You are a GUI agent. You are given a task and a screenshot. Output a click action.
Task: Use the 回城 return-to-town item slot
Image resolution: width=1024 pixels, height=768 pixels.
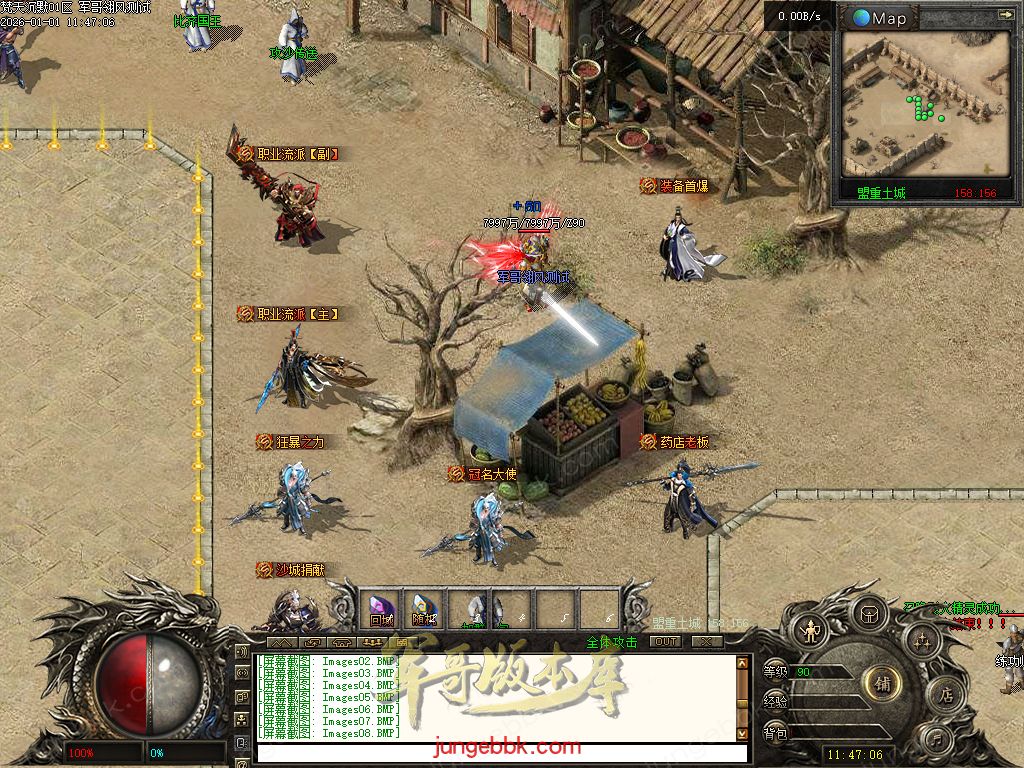tap(382, 608)
